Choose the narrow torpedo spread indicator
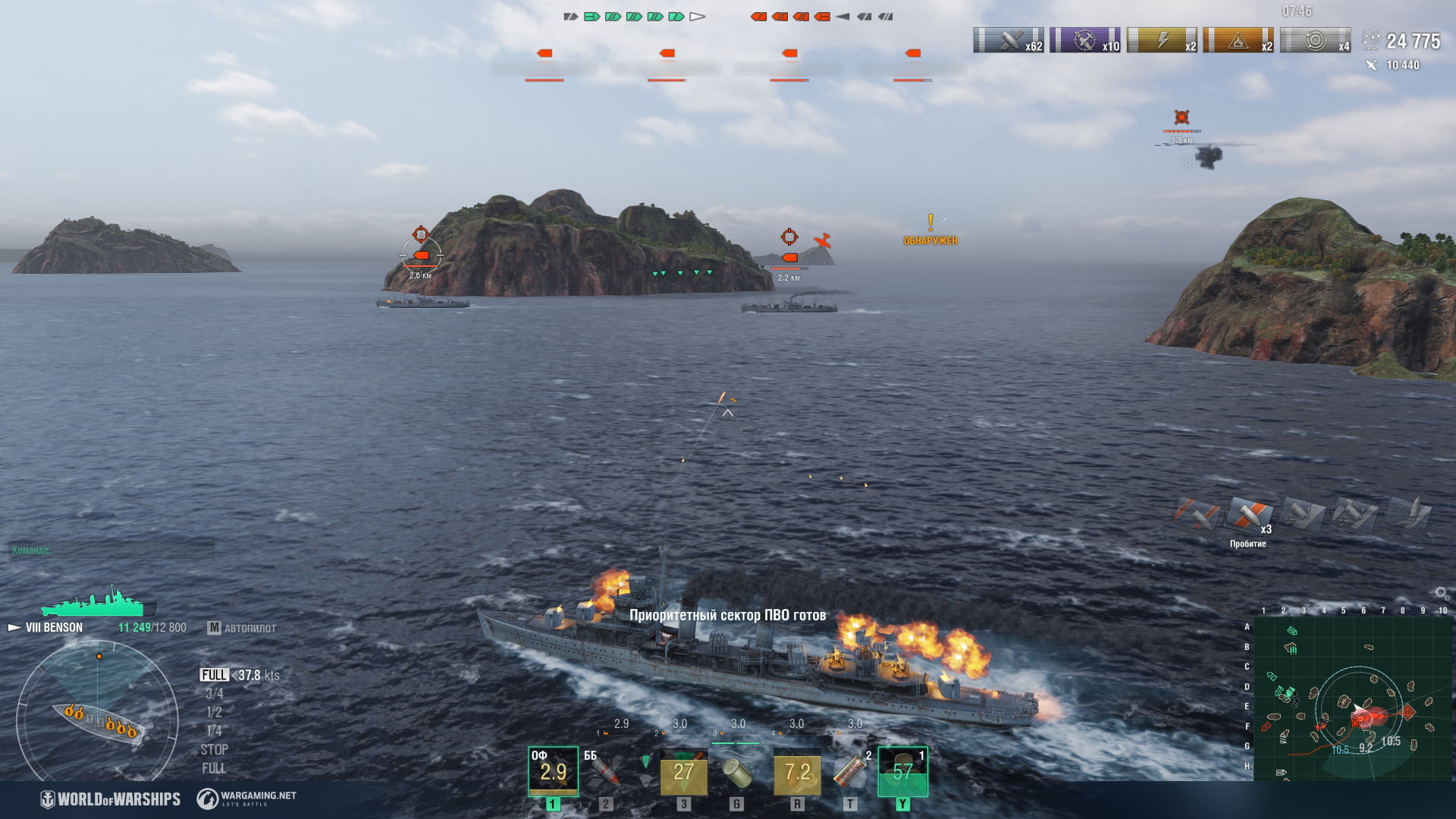 645,761
